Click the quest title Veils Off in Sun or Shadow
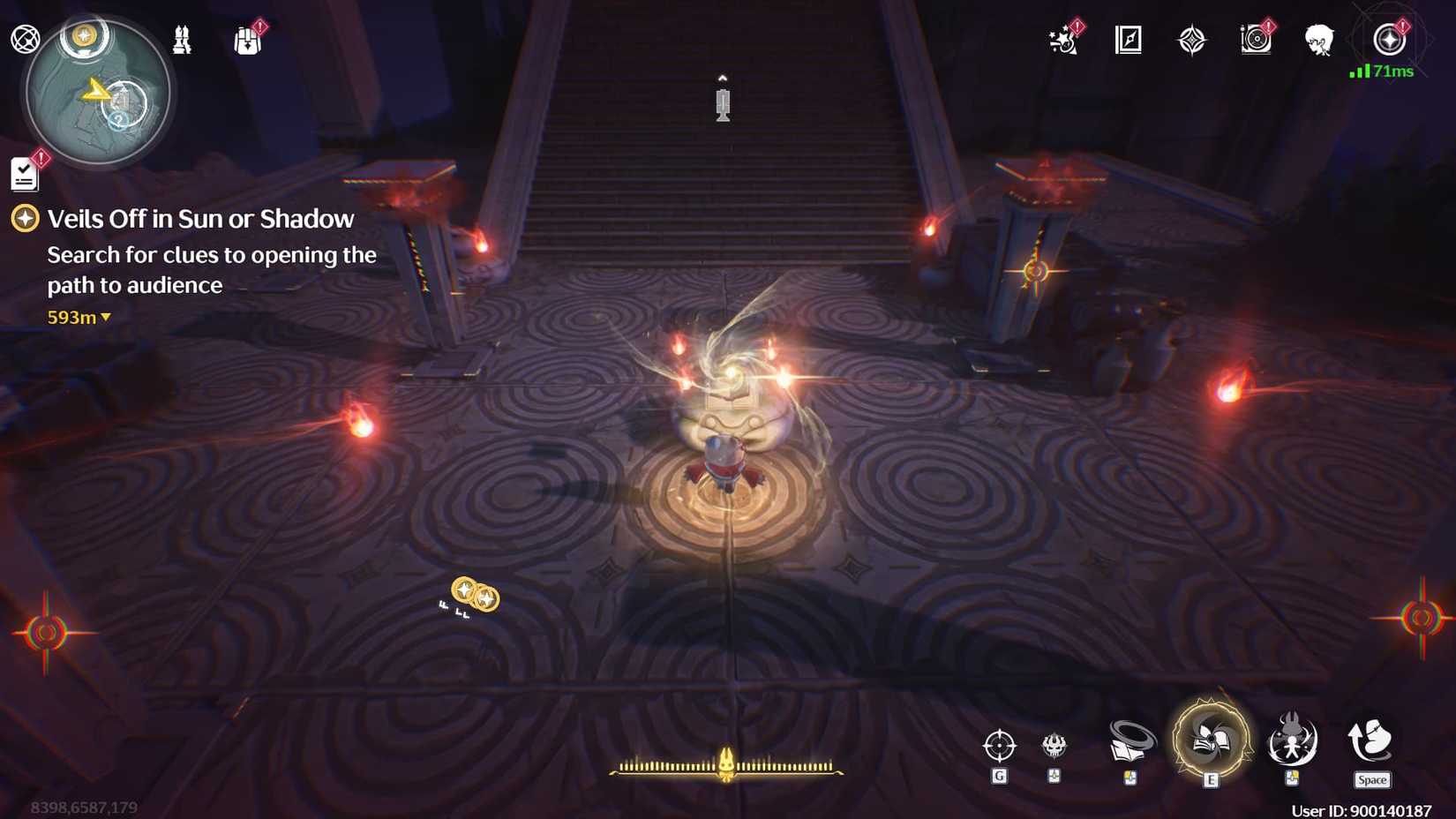 [x=200, y=218]
